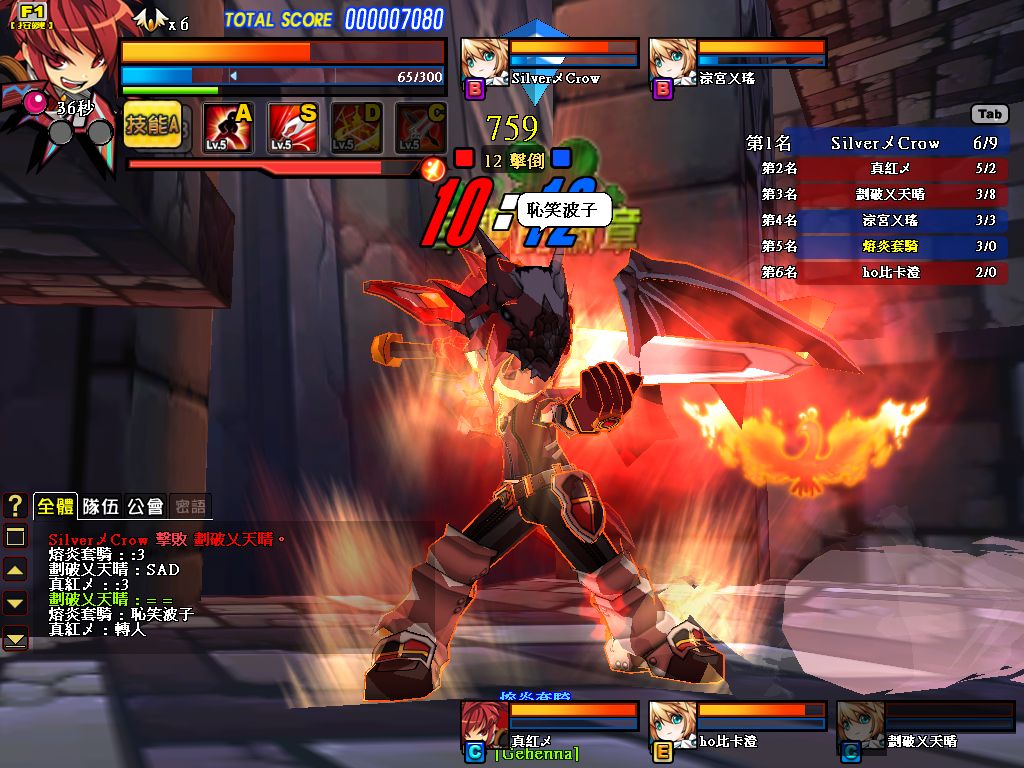The width and height of the screenshot is (1024, 768).
Task: Click the chat up arrow button
Action: [15, 570]
